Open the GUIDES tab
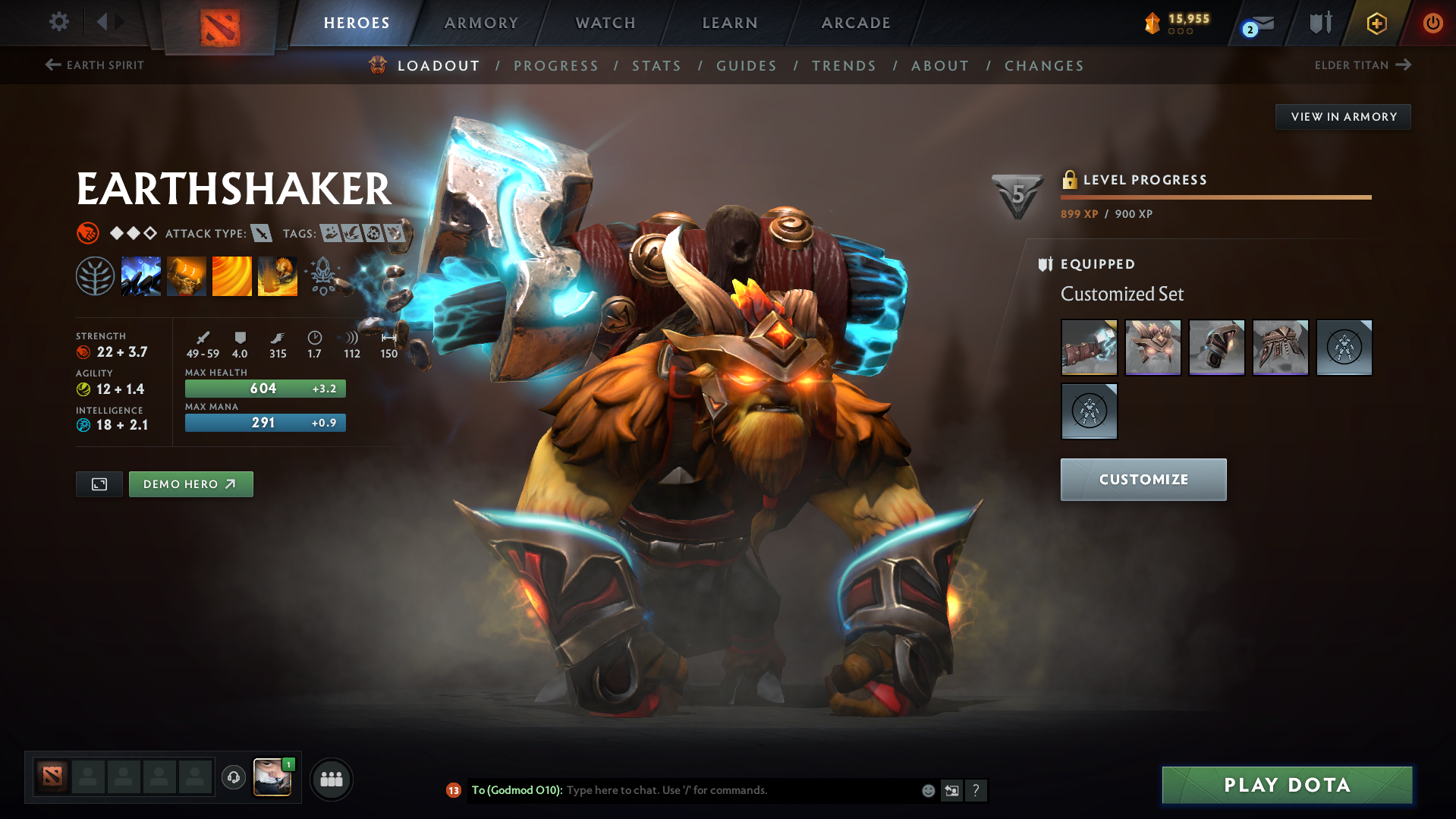 [x=746, y=66]
